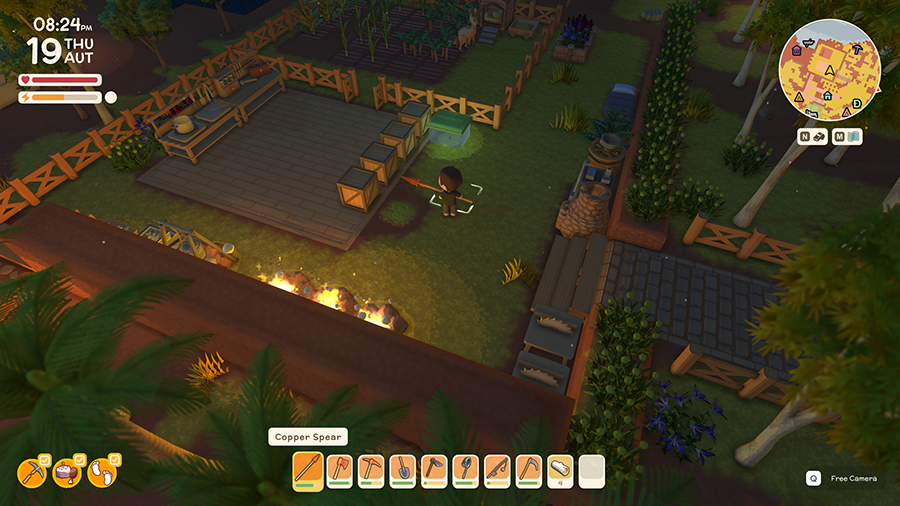Click the whistle button below the minimap
The height and width of the screenshot is (506, 900).
pos(813,136)
